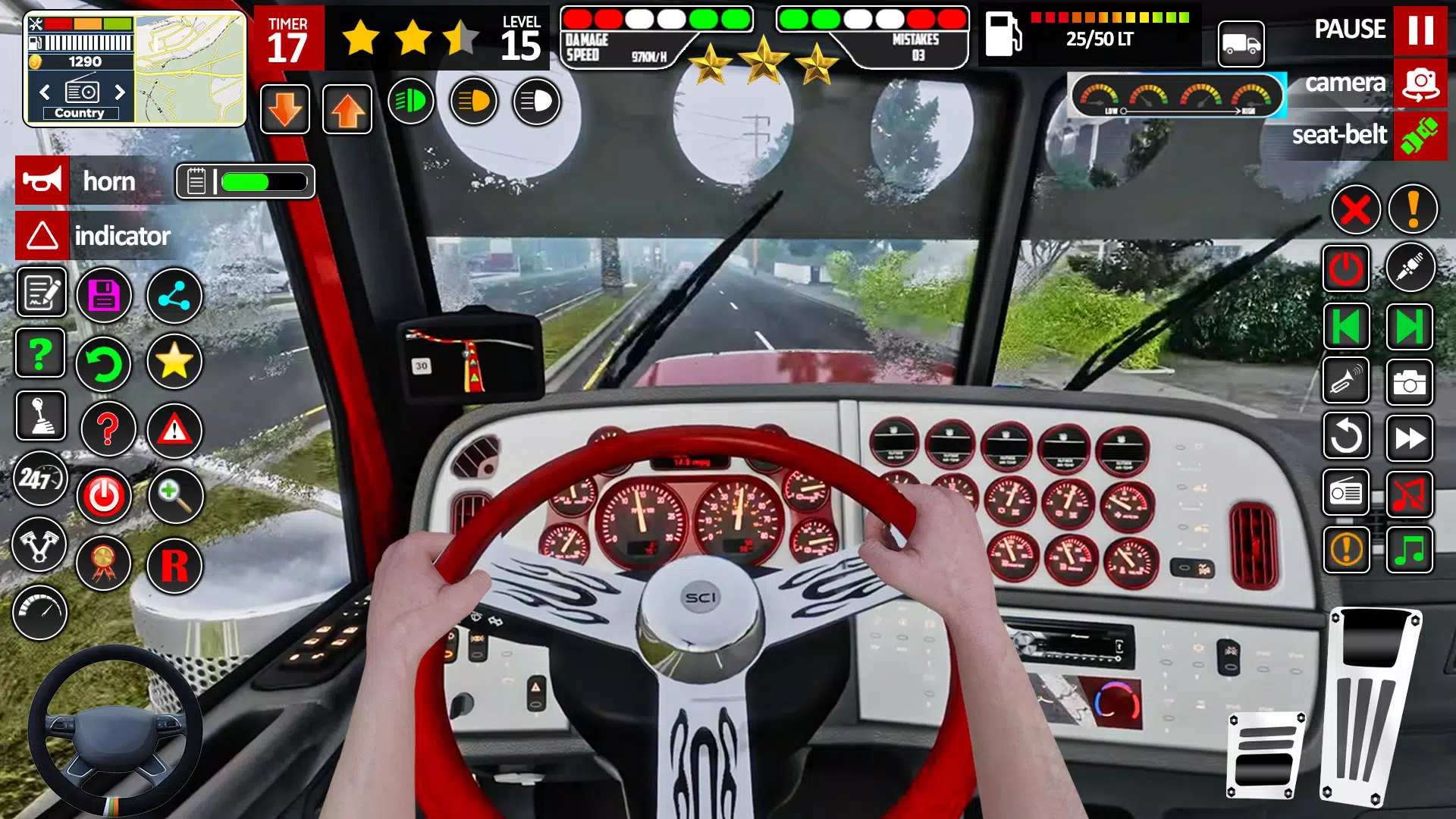This screenshot has height=819, width=1456.
Task: Select the gear shifter icon
Action: pos(40,416)
